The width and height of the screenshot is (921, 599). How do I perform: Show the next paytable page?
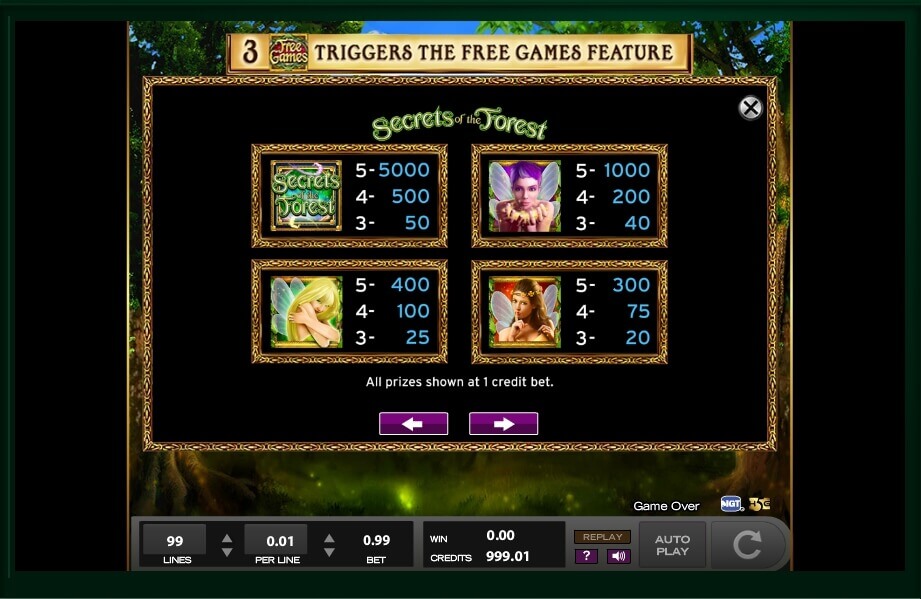(503, 424)
